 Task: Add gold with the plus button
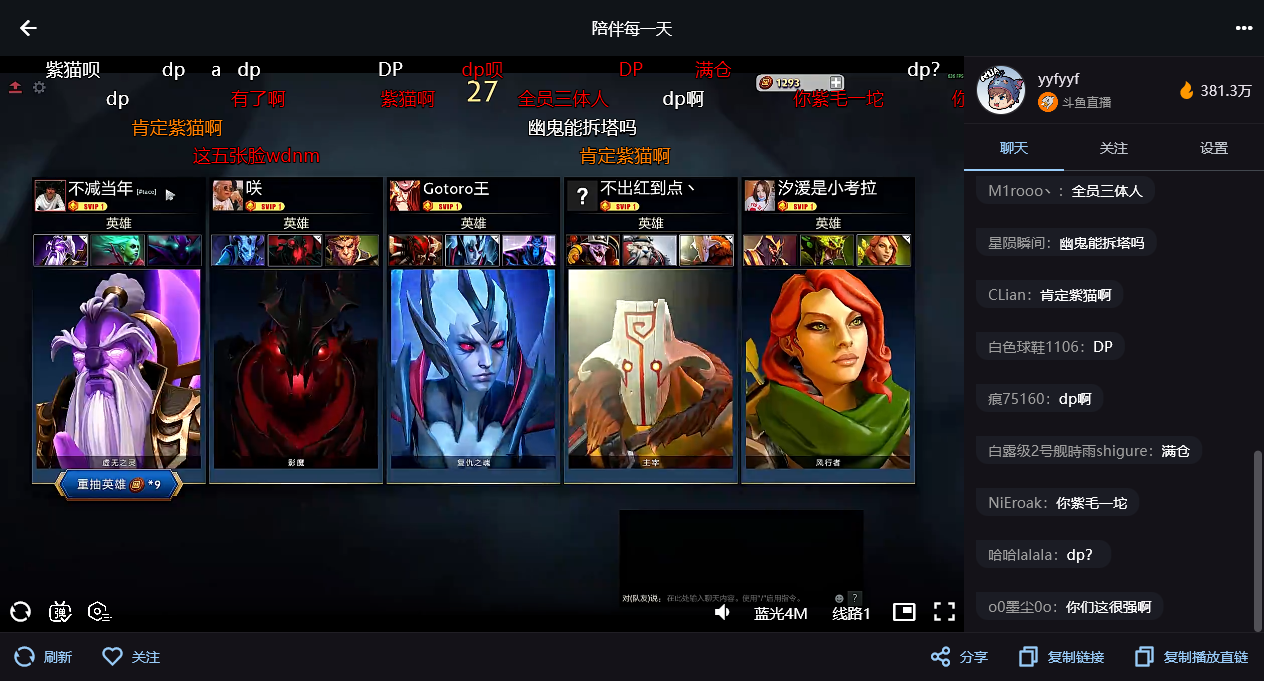(x=836, y=83)
